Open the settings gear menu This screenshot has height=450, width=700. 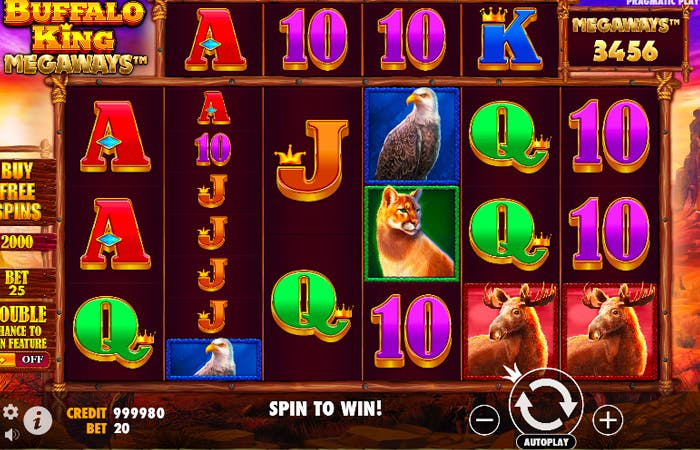pos(11,412)
